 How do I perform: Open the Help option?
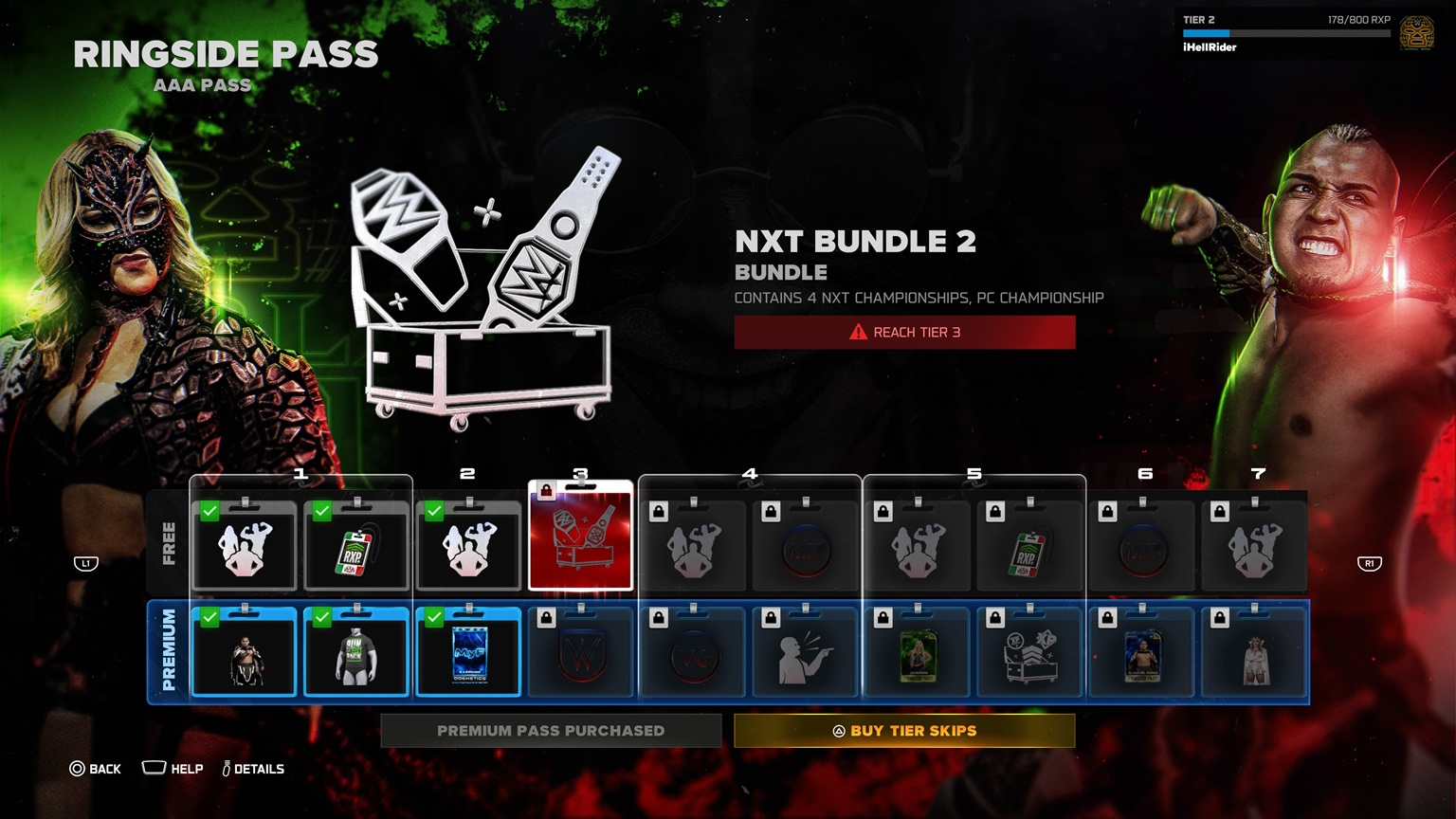(x=173, y=769)
